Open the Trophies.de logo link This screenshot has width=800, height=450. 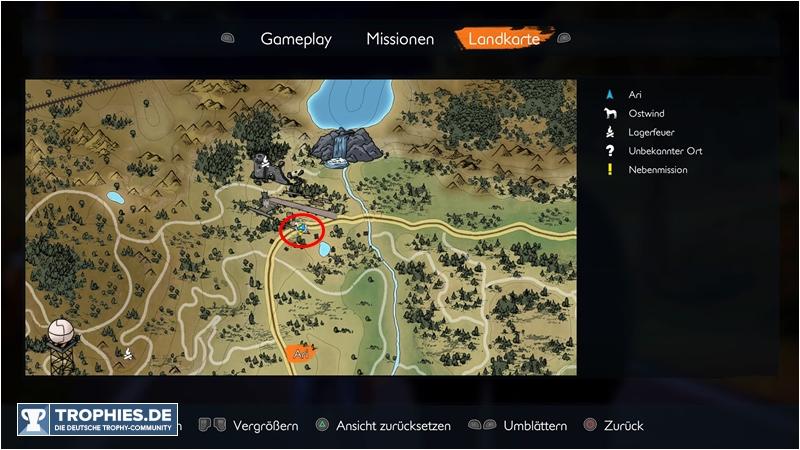[x=97, y=420]
